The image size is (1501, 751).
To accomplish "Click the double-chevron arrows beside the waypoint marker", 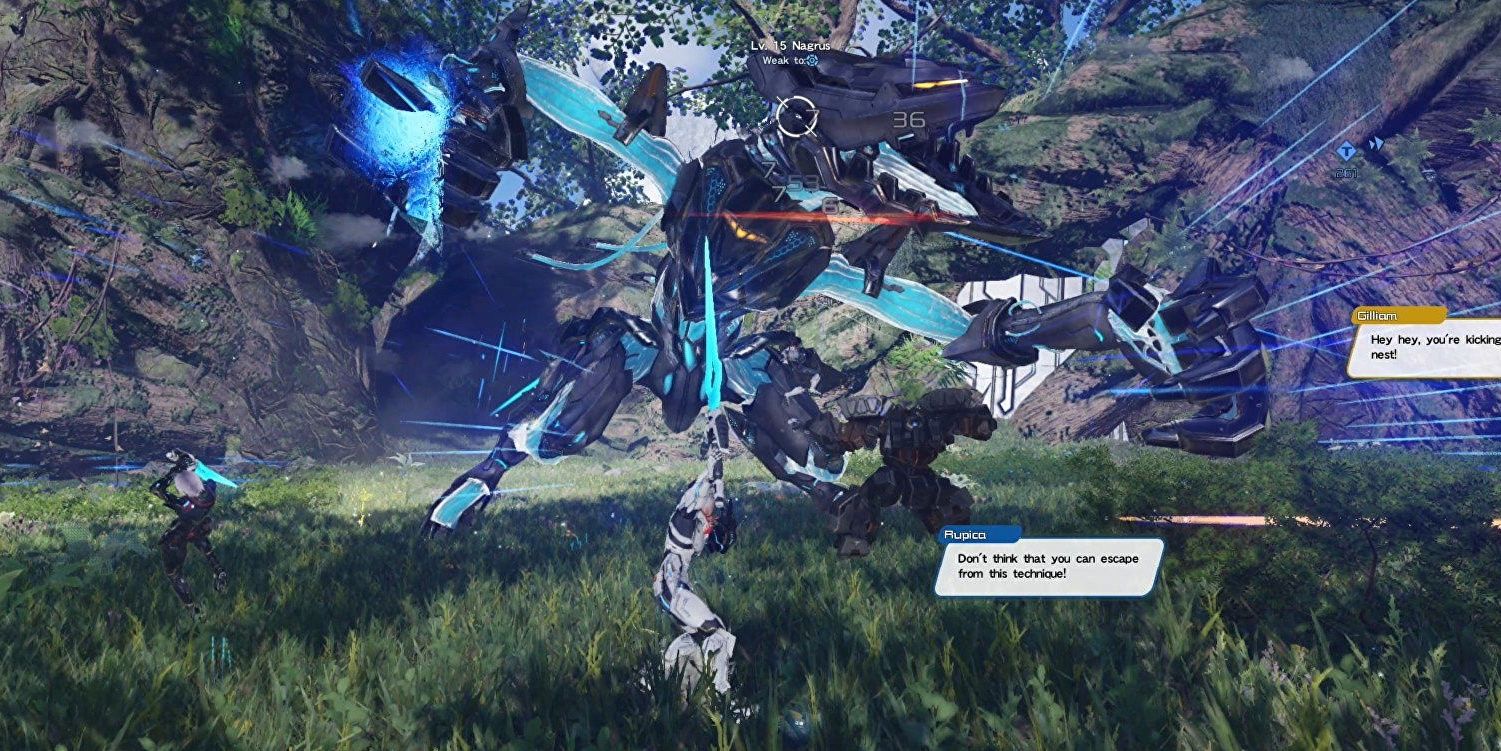I will (1377, 142).
